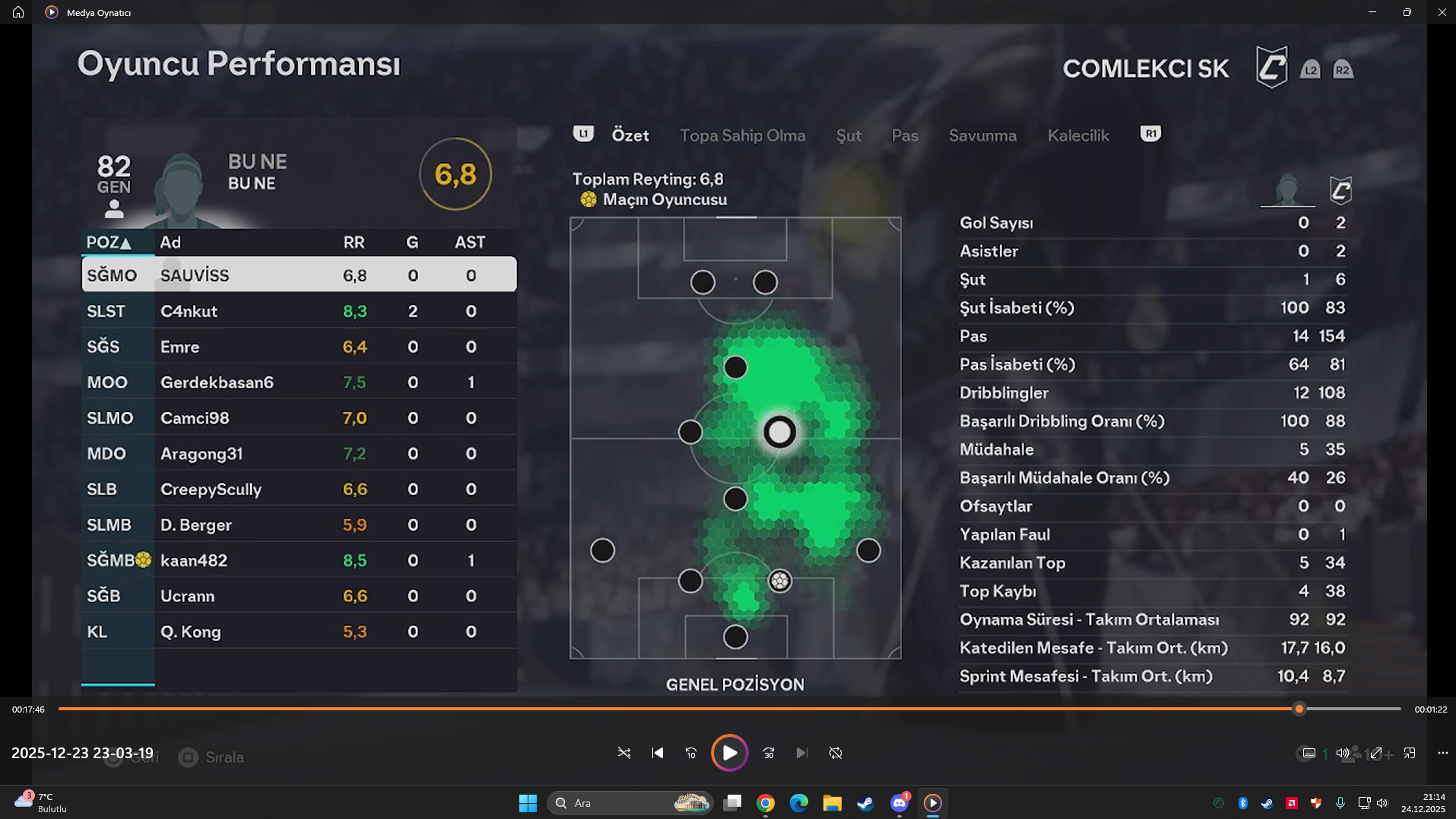This screenshot has height=819, width=1456.
Task: Select the D. Berger player row
Action: [299, 525]
